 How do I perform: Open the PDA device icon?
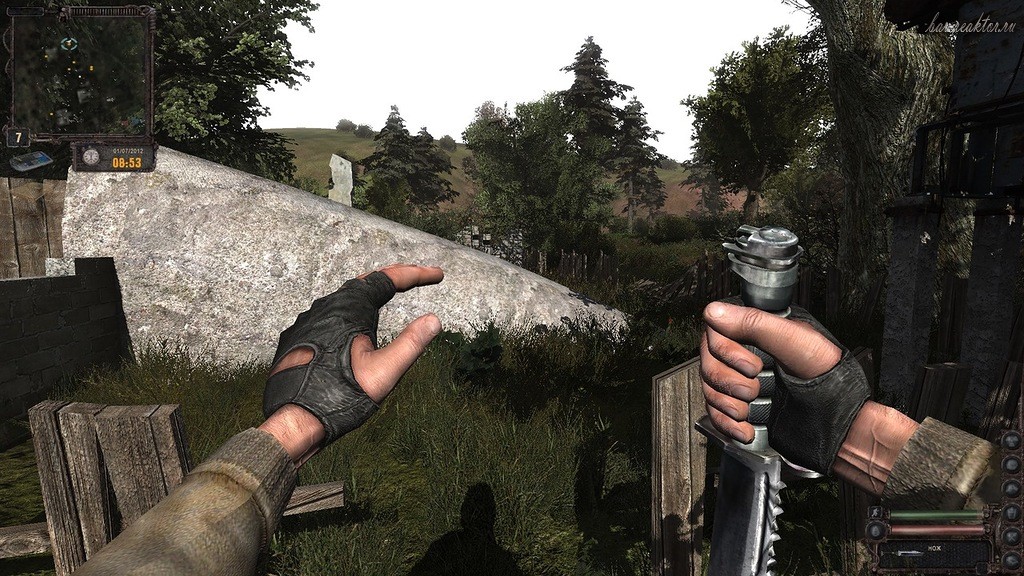point(32,161)
